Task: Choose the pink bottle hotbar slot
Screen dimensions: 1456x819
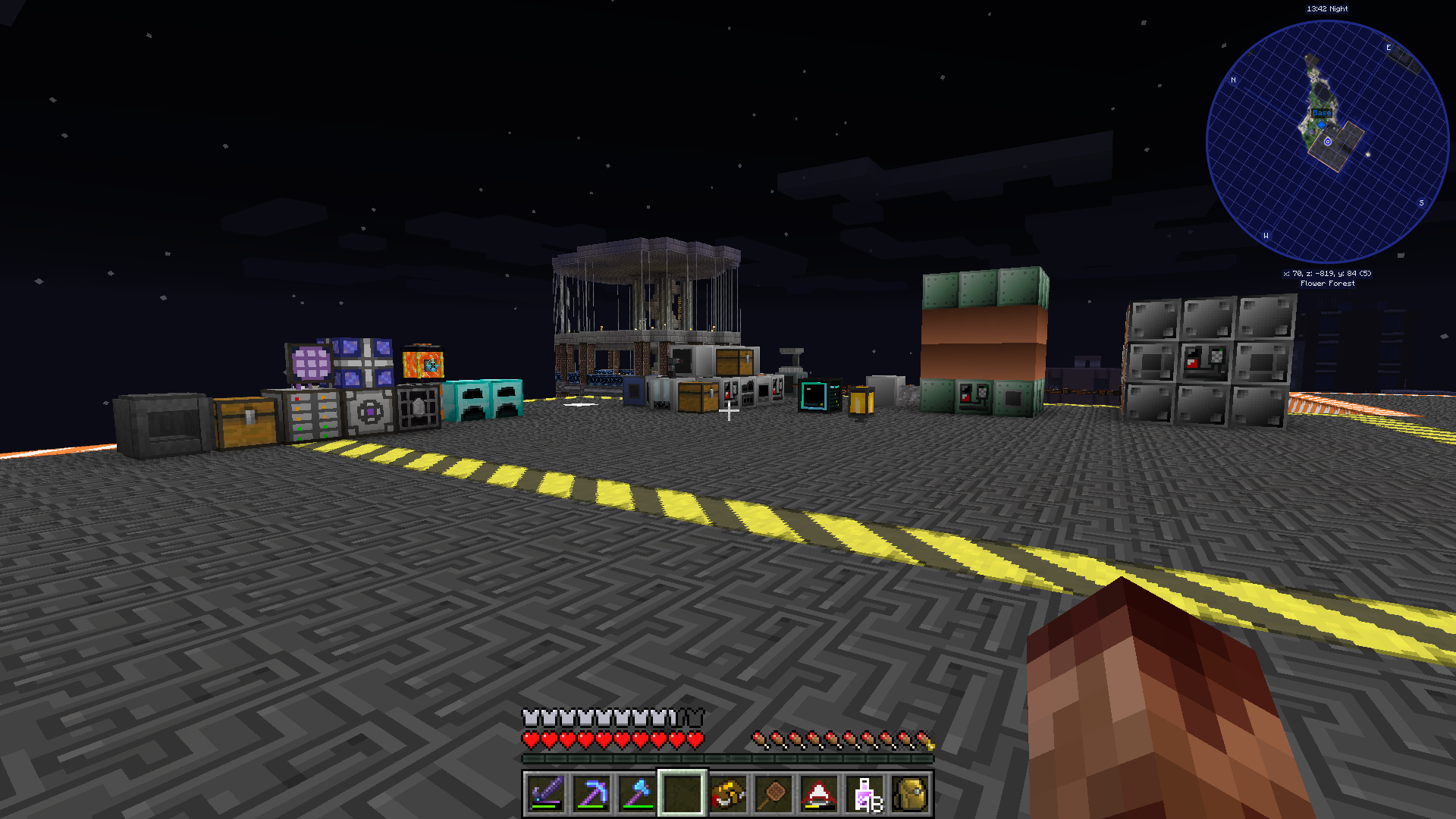Action: 865,794
